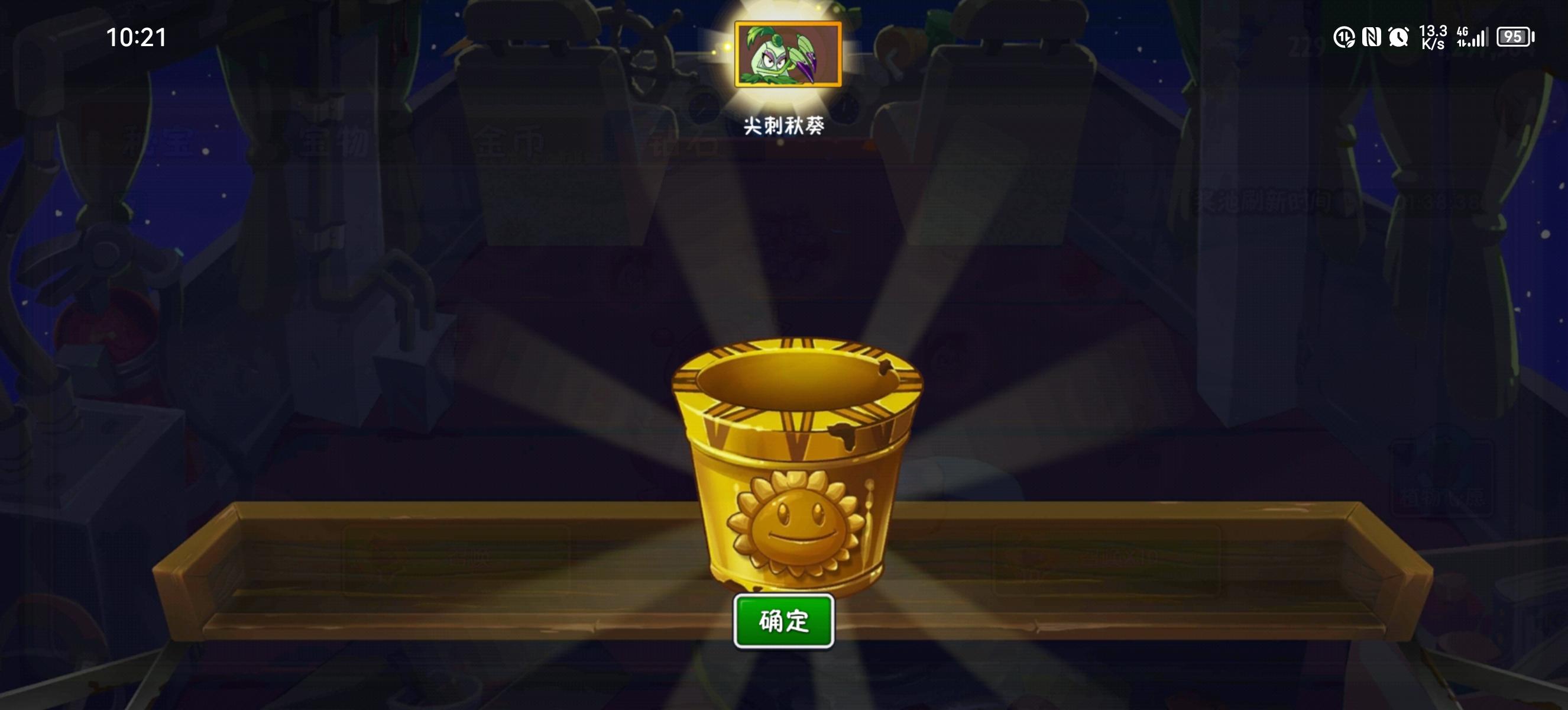This screenshot has width=1568, height=710.
Task: Tap the NFC icon in the status bar
Action: click(1371, 38)
